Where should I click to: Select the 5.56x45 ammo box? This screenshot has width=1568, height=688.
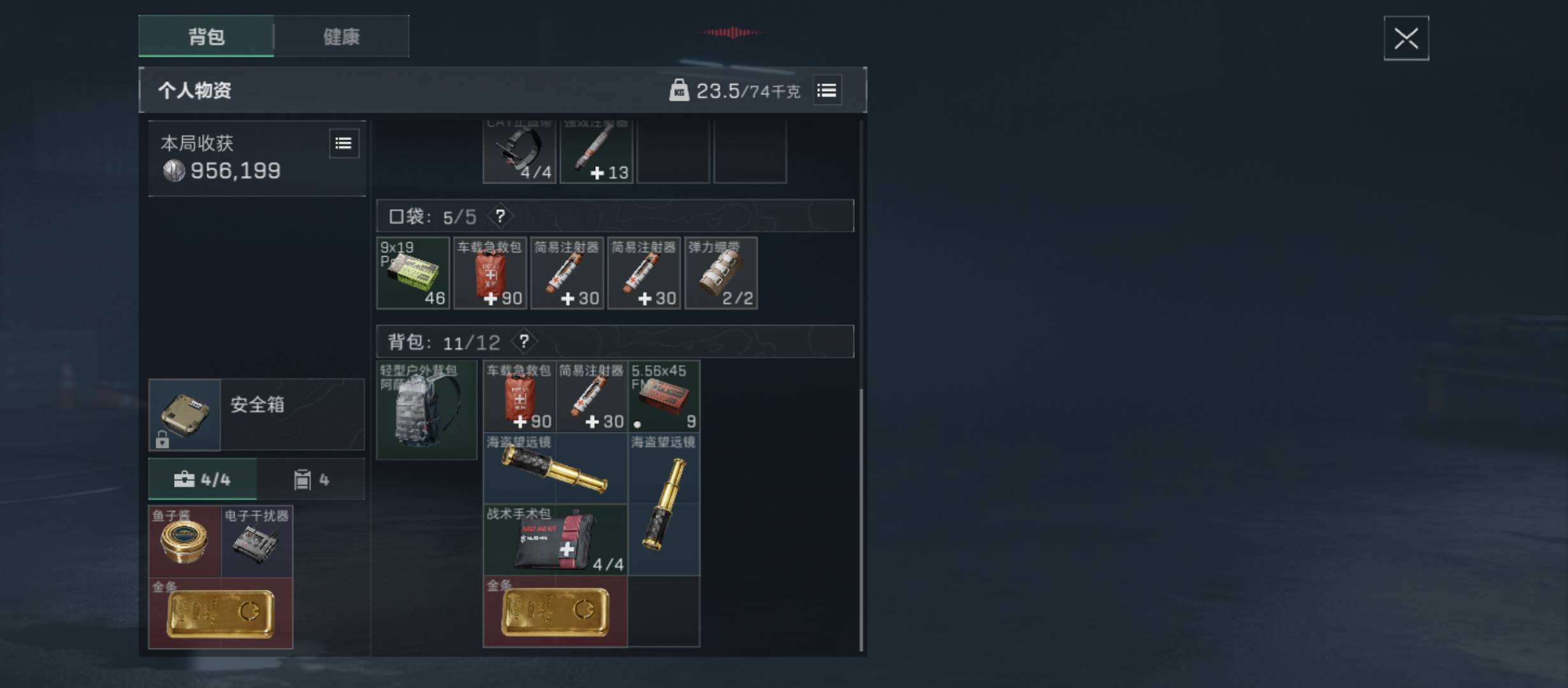click(x=664, y=396)
